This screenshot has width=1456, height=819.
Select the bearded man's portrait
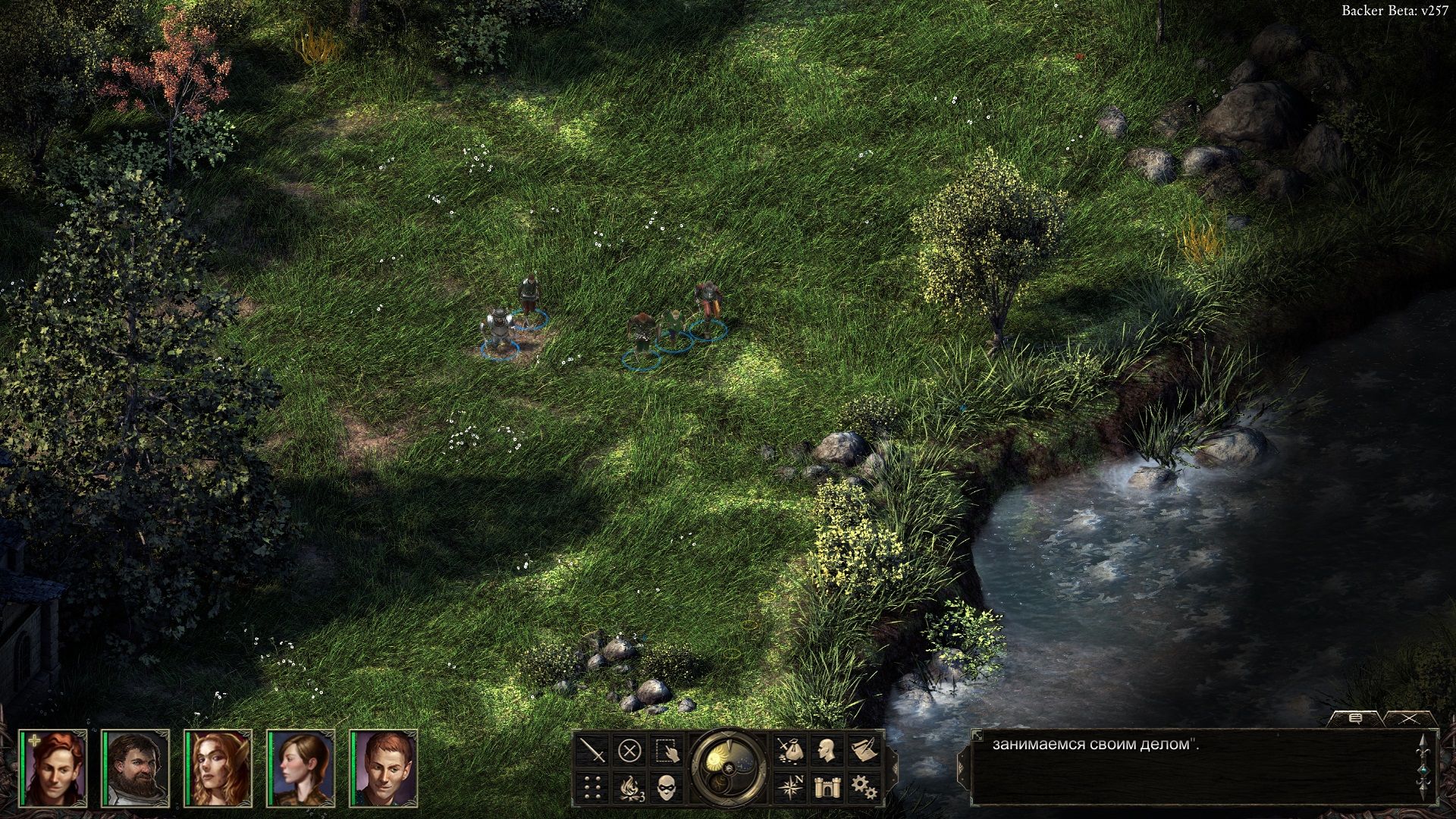[137, 767]
